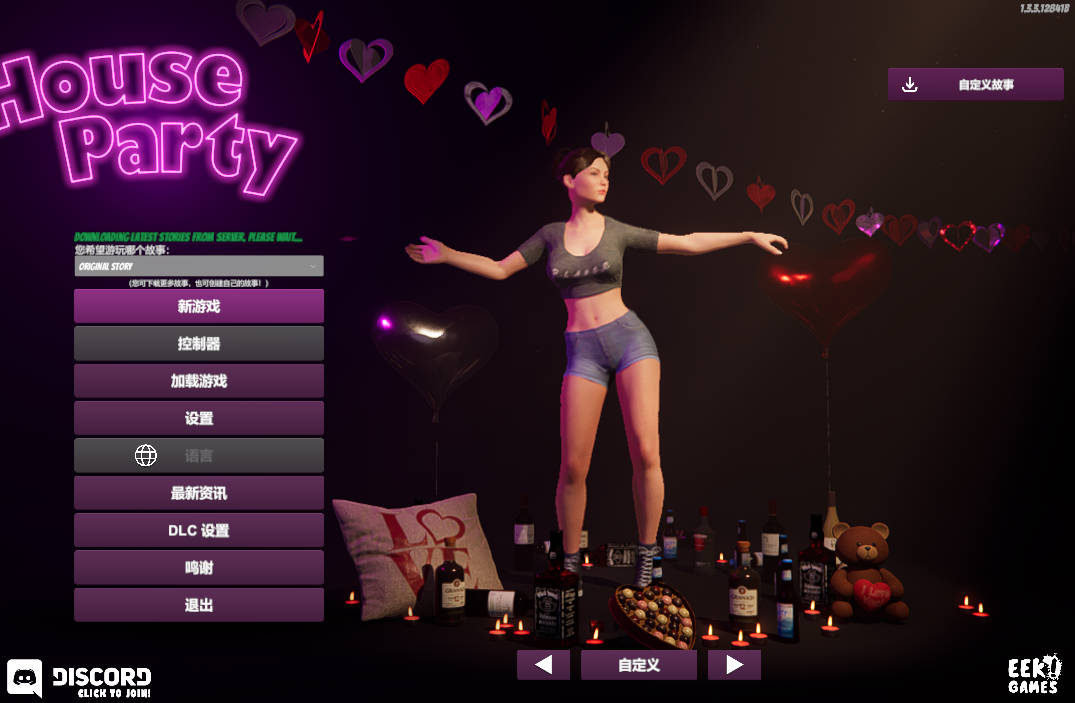Choose 加载游戏 to load a save
The height and width of the screenshot is (703, 1075).
pyautogui.click(x=198, y=381)
